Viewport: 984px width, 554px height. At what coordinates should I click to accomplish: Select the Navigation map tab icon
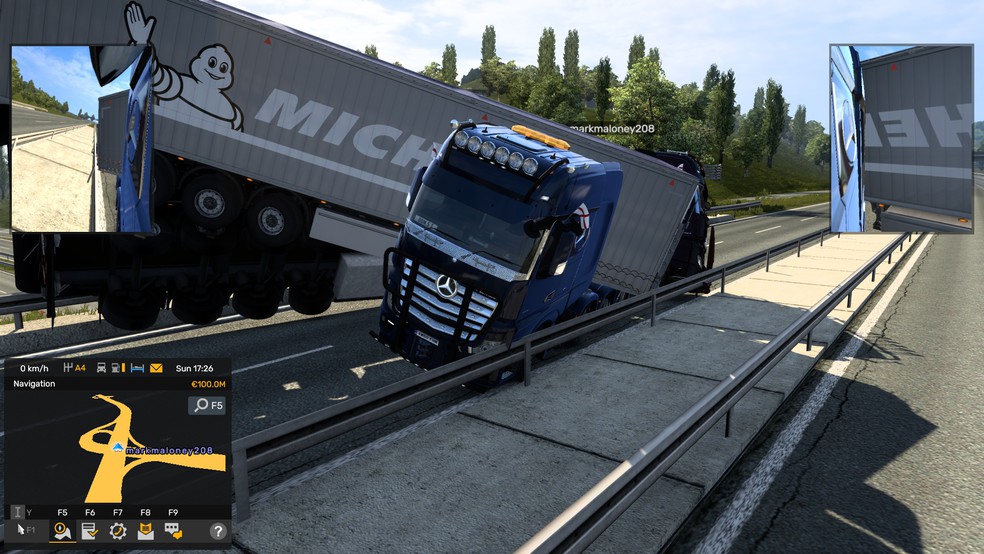(x=62, y=531)
